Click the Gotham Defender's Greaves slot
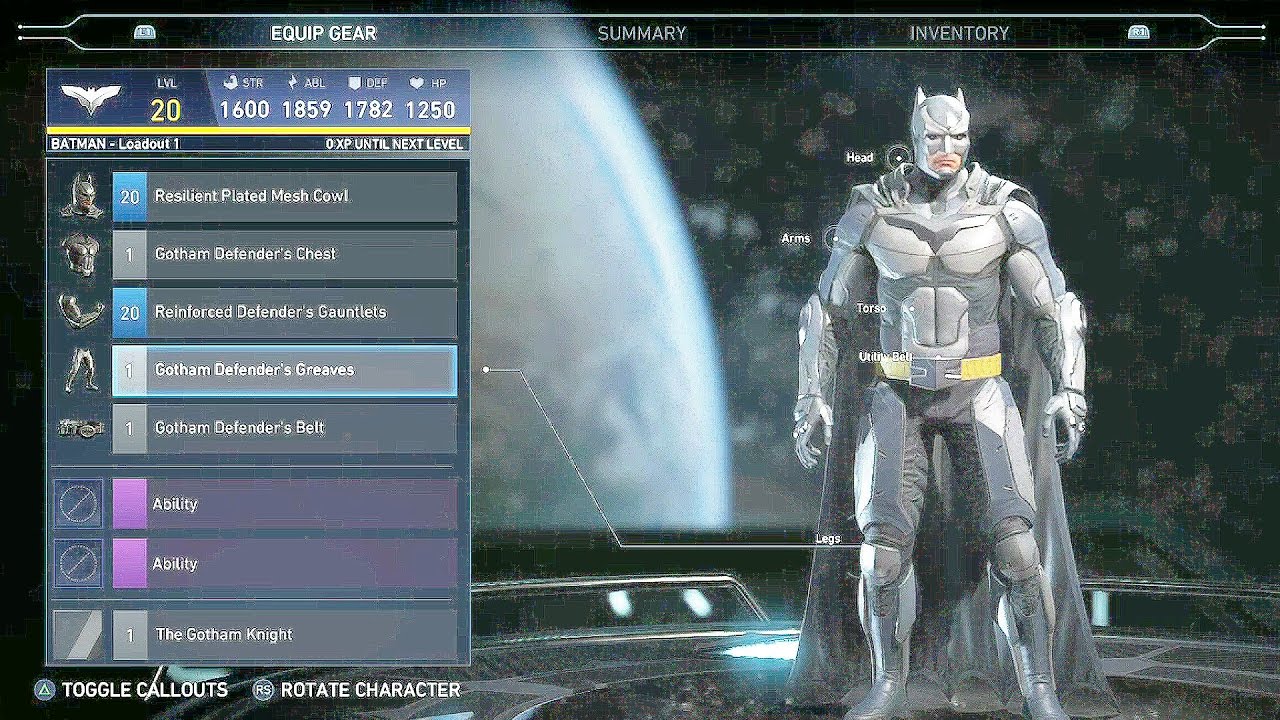Screen dimensions: 1280x720 [x=285, y=370]
